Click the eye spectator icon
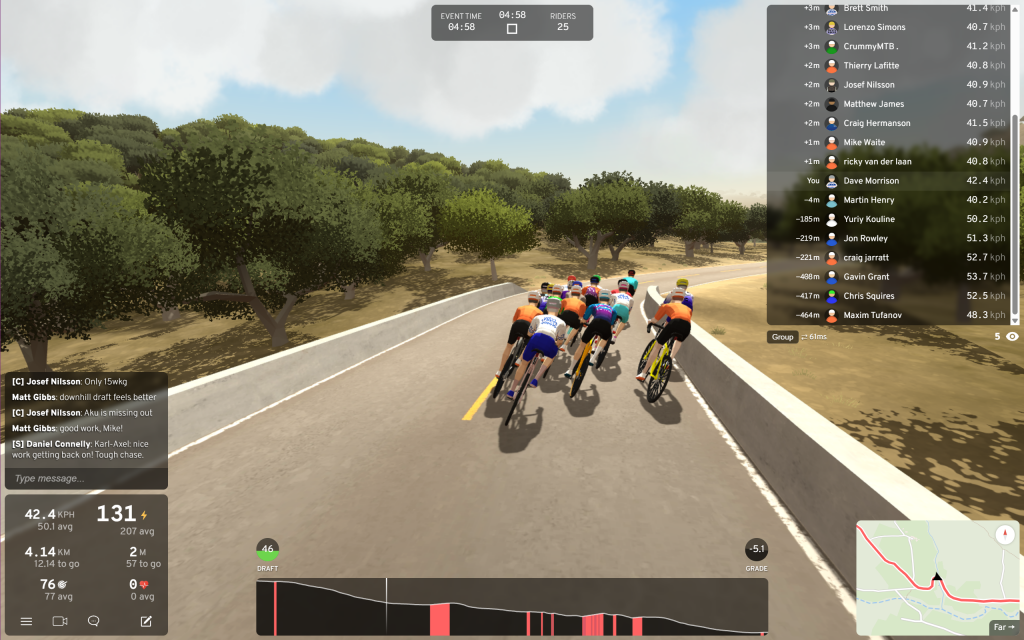 [x=1012, y=337]
